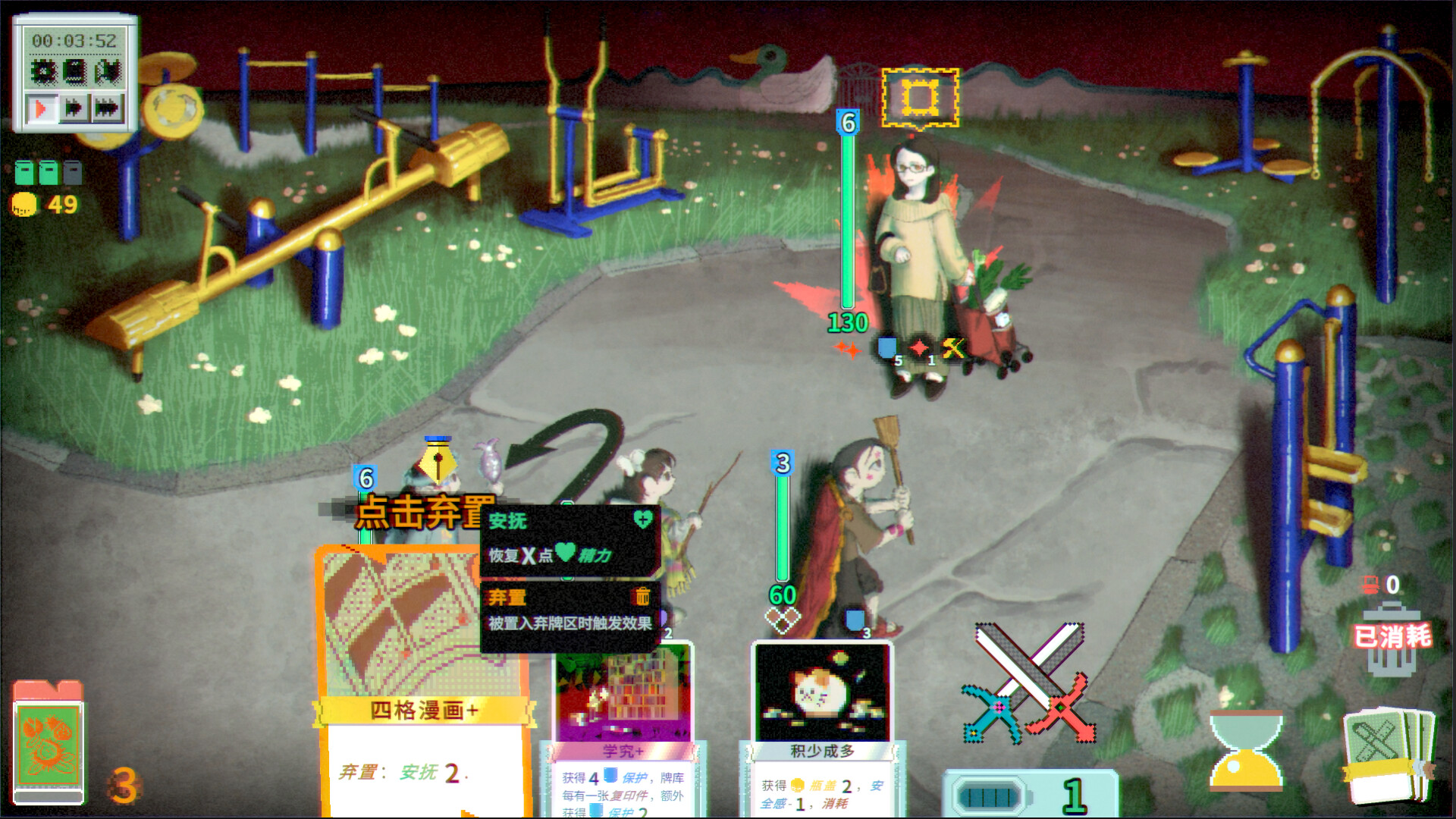Click the yellow targeting frame above the enemy

click(919, 96)
